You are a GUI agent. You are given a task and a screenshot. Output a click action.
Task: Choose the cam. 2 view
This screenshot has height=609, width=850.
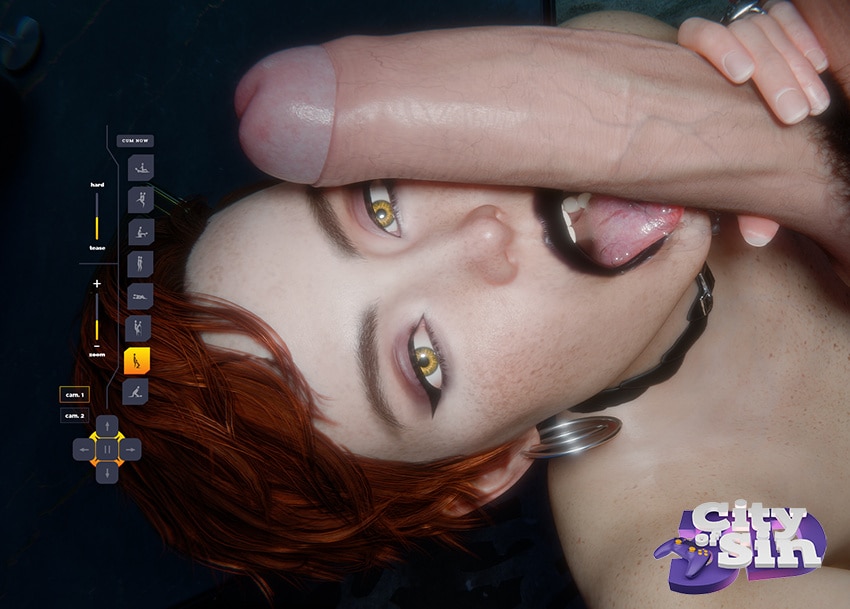click(74, 415)
